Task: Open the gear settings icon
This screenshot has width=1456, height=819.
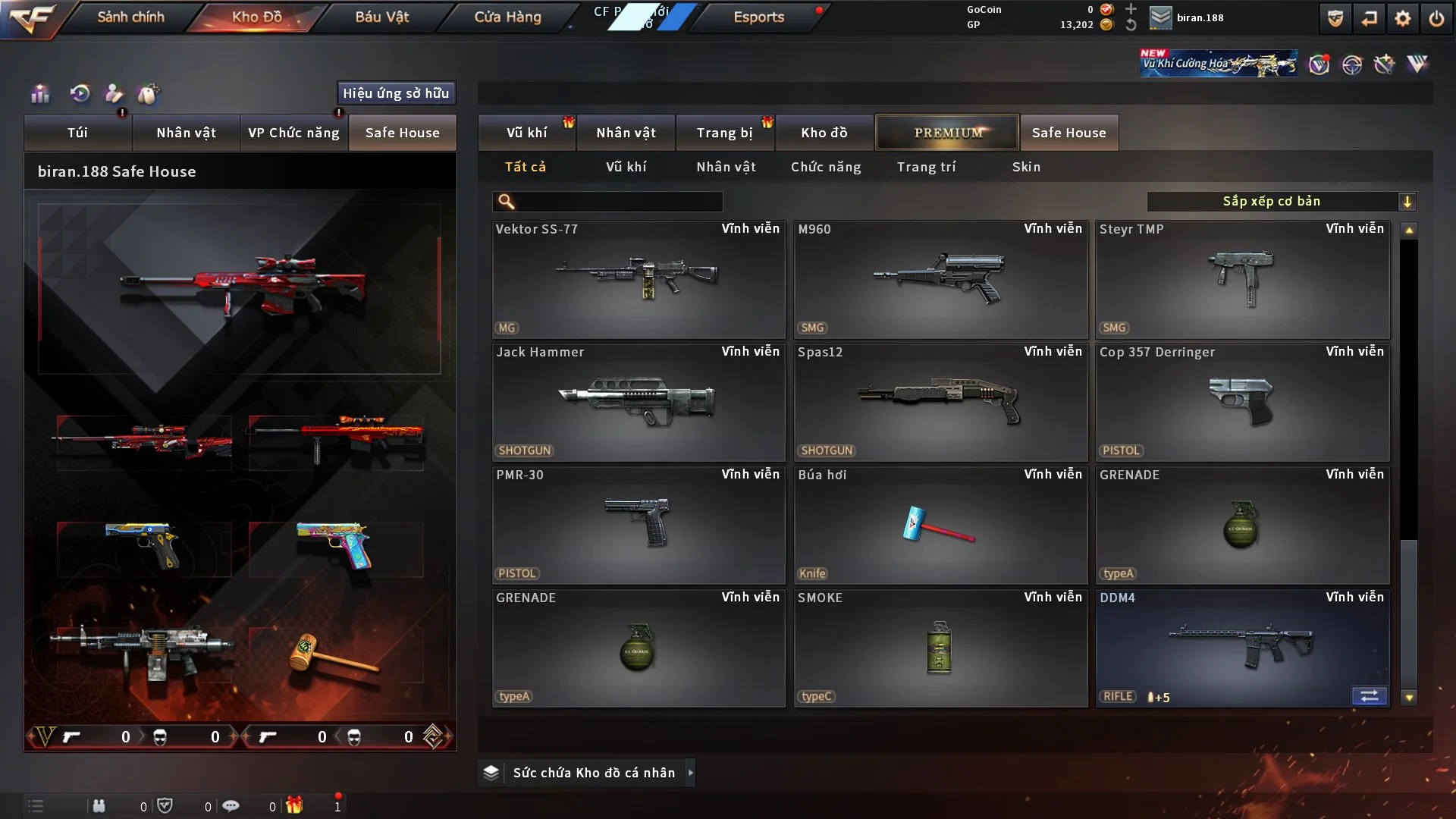Action: (x=1402, y=18)
